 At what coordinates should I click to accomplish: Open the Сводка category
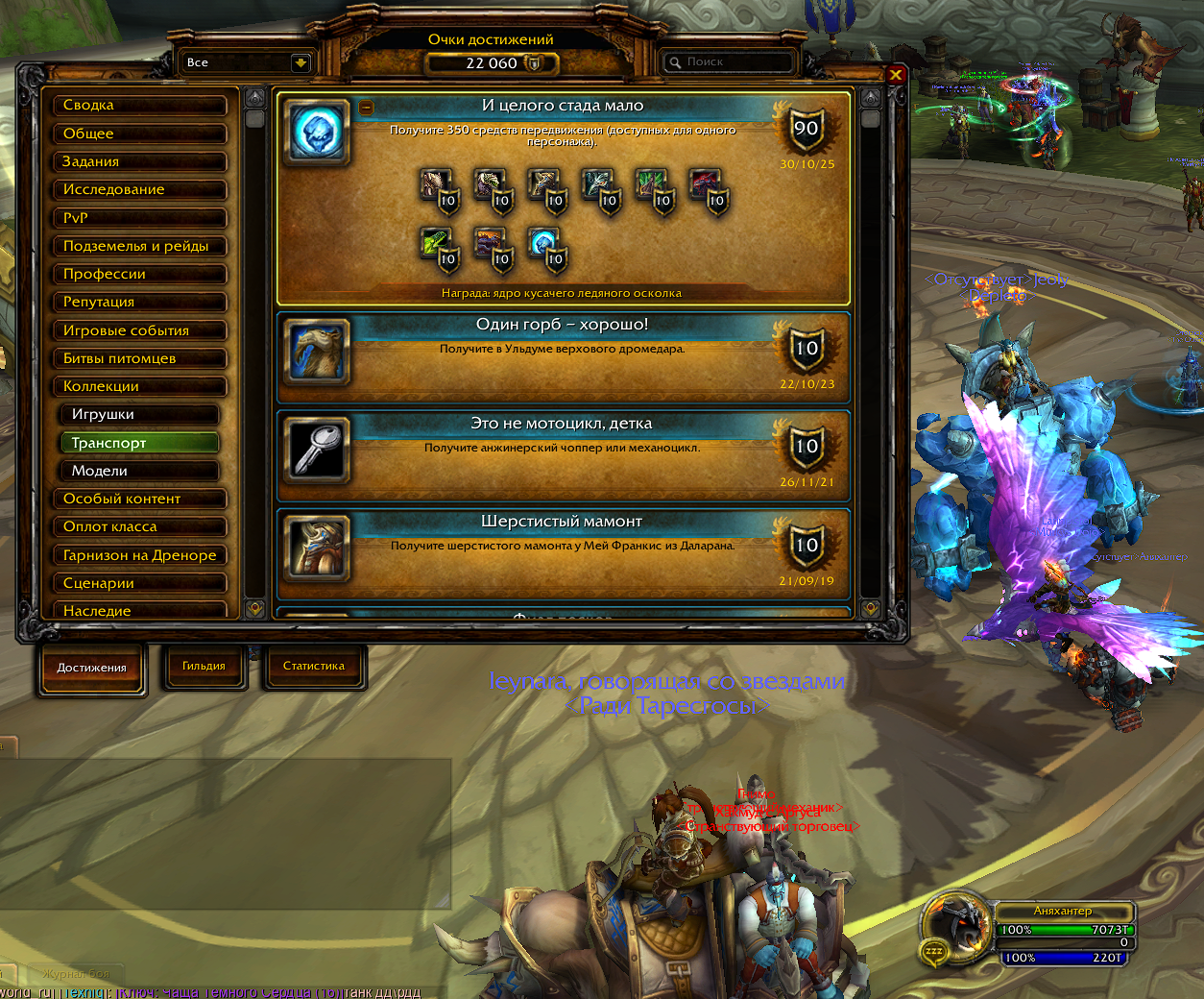coord(139,106)
